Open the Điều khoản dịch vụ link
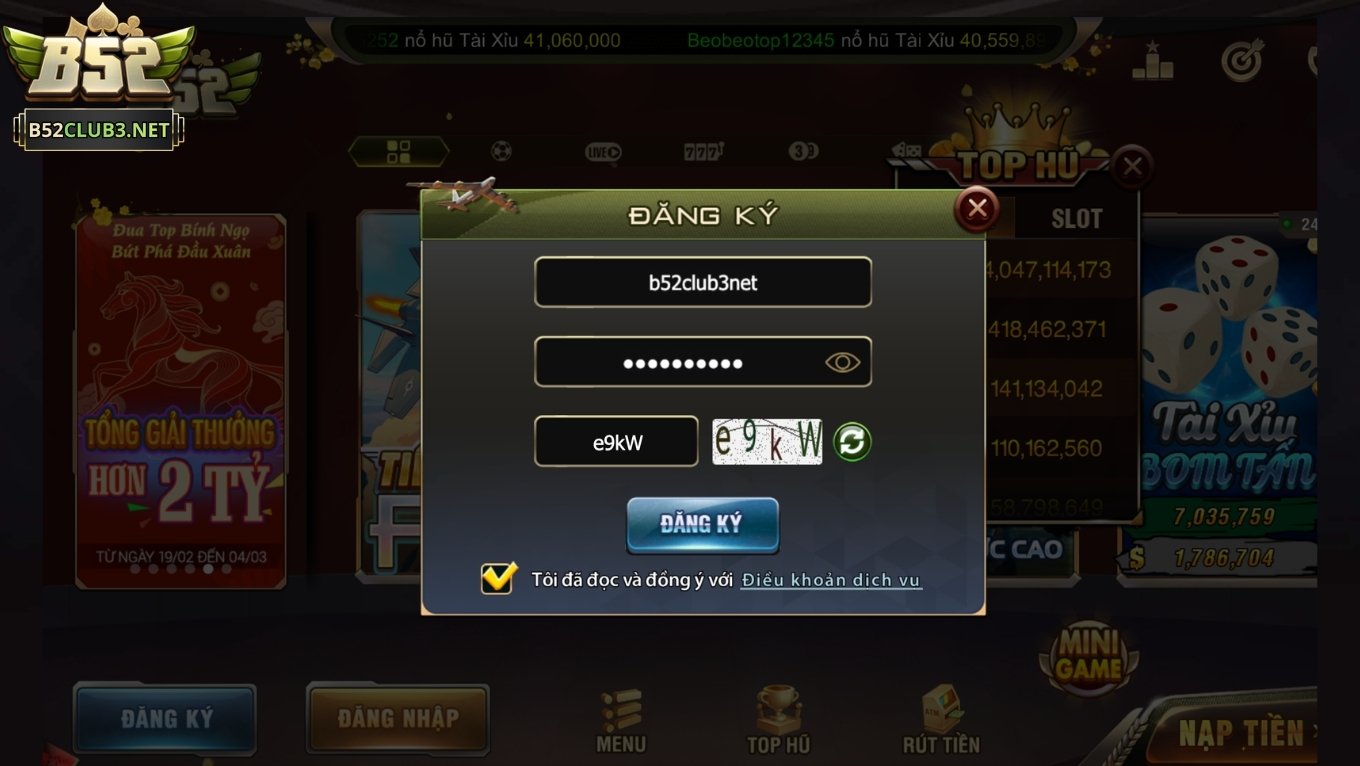 coord(831,579)
